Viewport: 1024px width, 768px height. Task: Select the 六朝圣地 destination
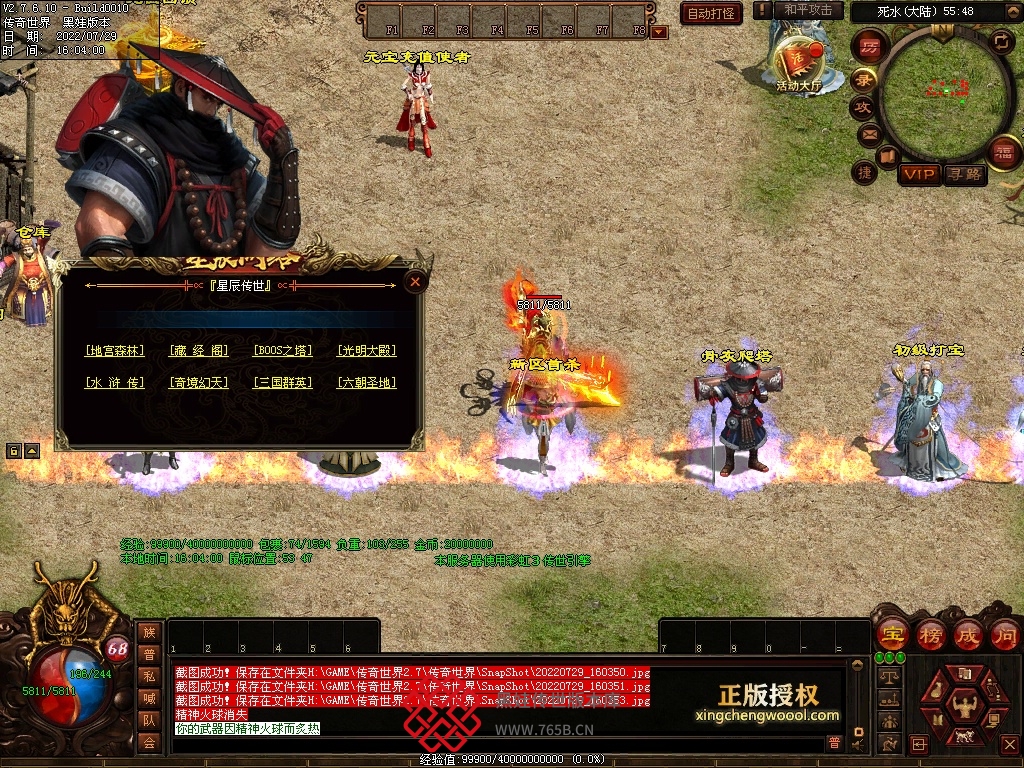367,383
